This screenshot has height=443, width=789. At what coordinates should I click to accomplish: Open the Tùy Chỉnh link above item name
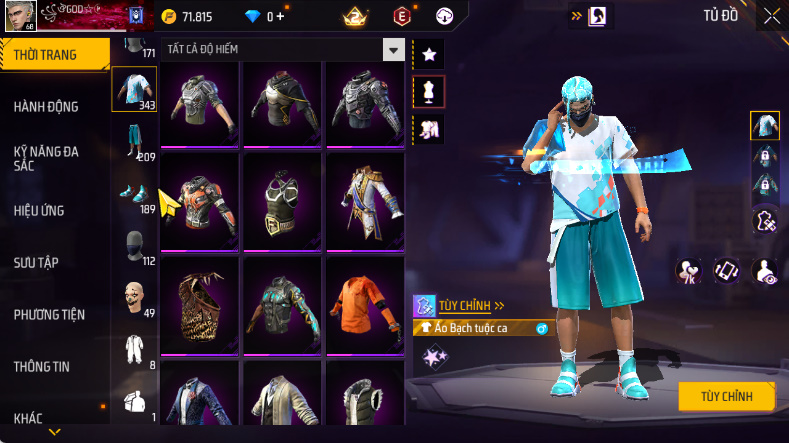click(470, 306)
